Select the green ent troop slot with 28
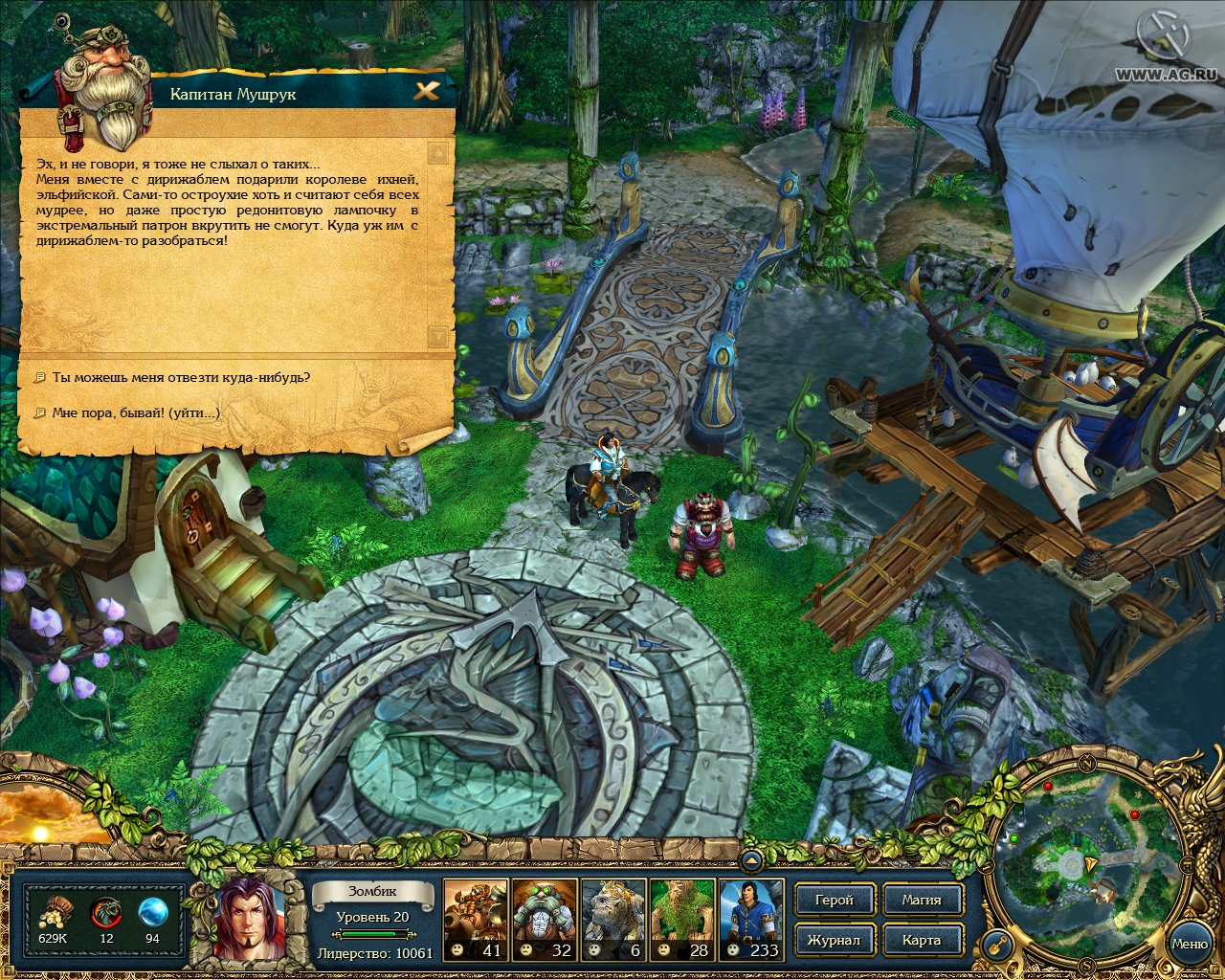Image resolution: width=1225 pixels, height=980 pixels. click(x=682, y=919)
